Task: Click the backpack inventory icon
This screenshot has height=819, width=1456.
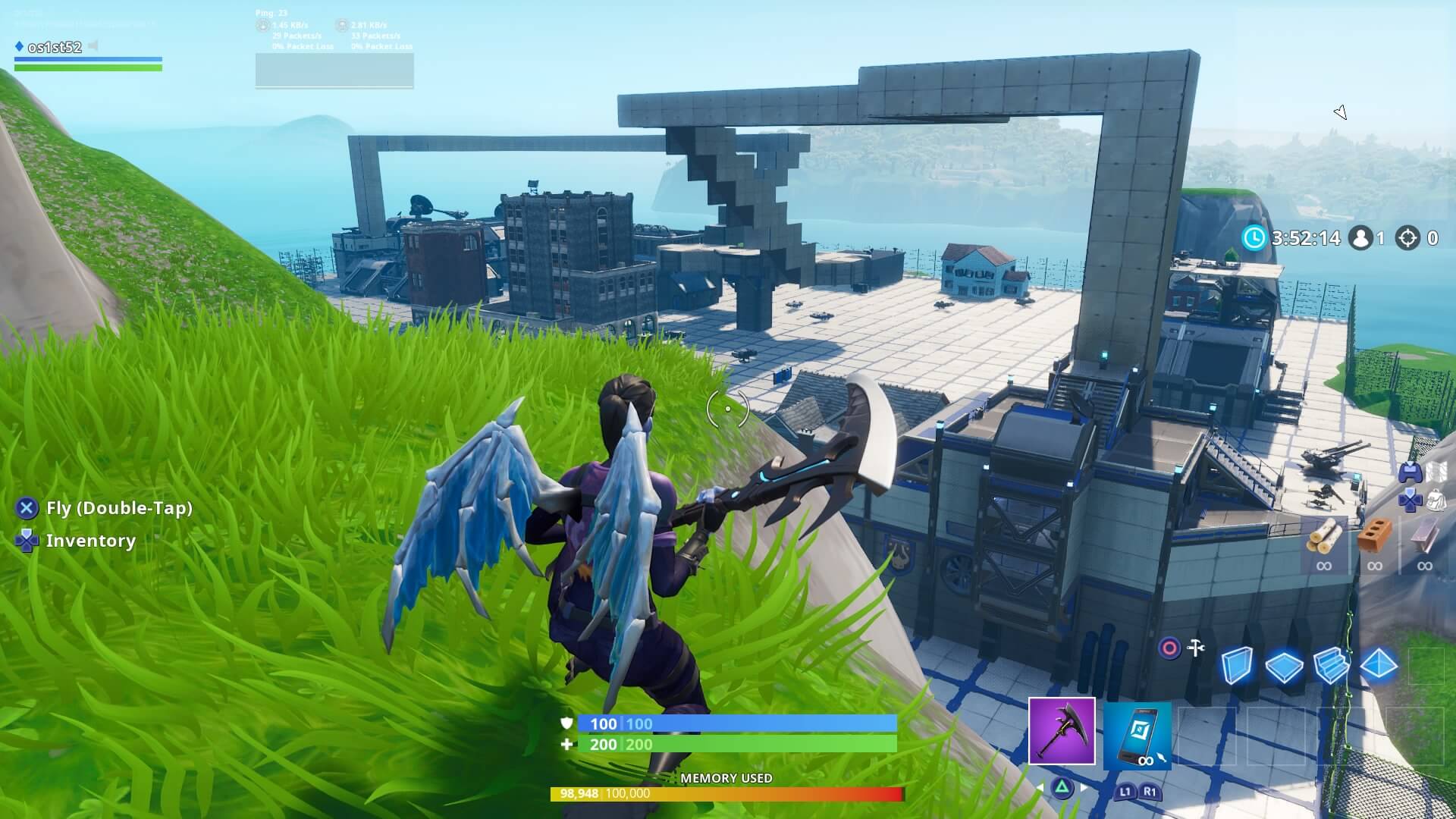Action: (1436, 501)
